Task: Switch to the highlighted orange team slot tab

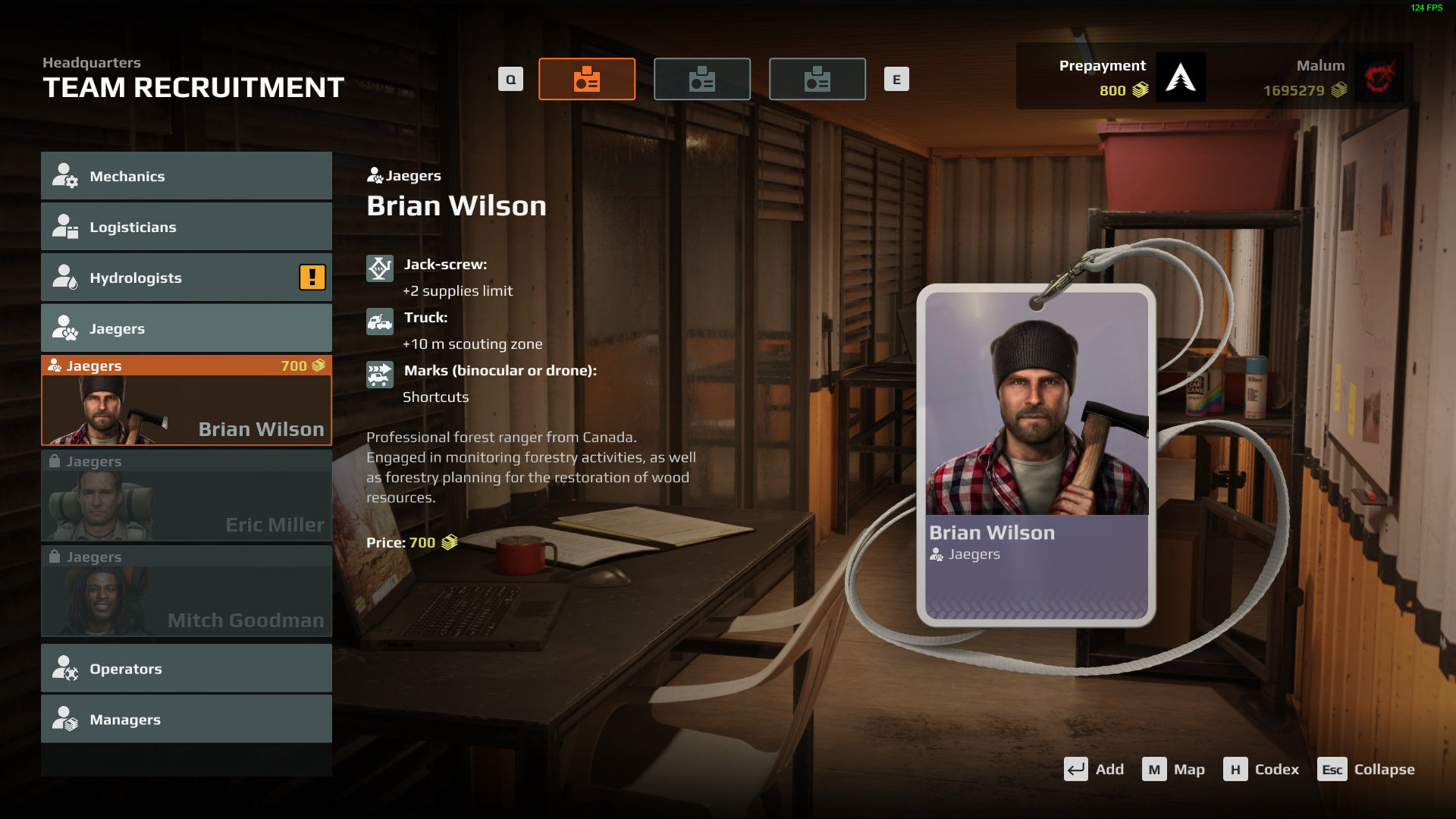Action: point(587,79)
